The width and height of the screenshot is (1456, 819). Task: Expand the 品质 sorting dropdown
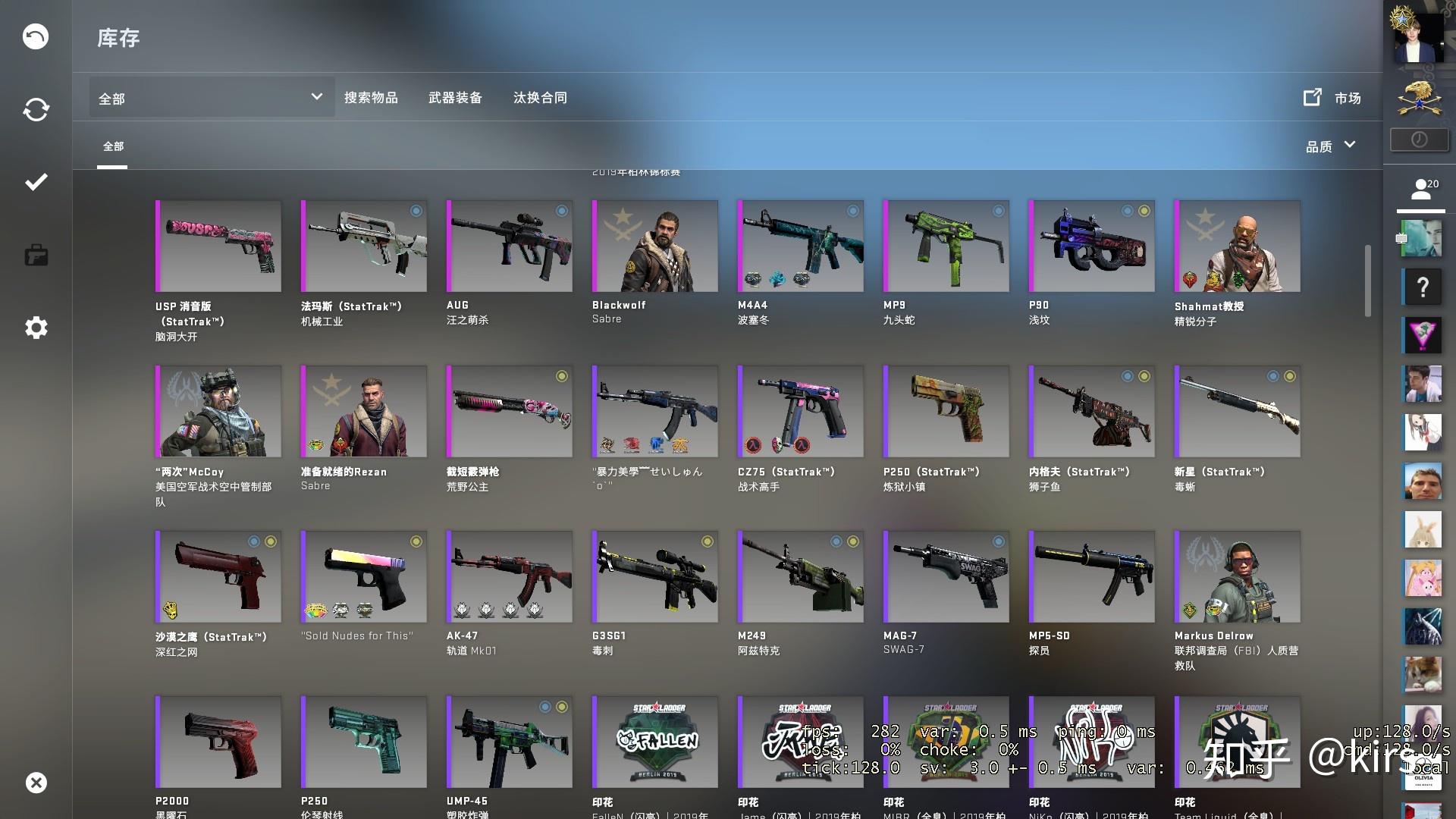(x=1331, y=145)
